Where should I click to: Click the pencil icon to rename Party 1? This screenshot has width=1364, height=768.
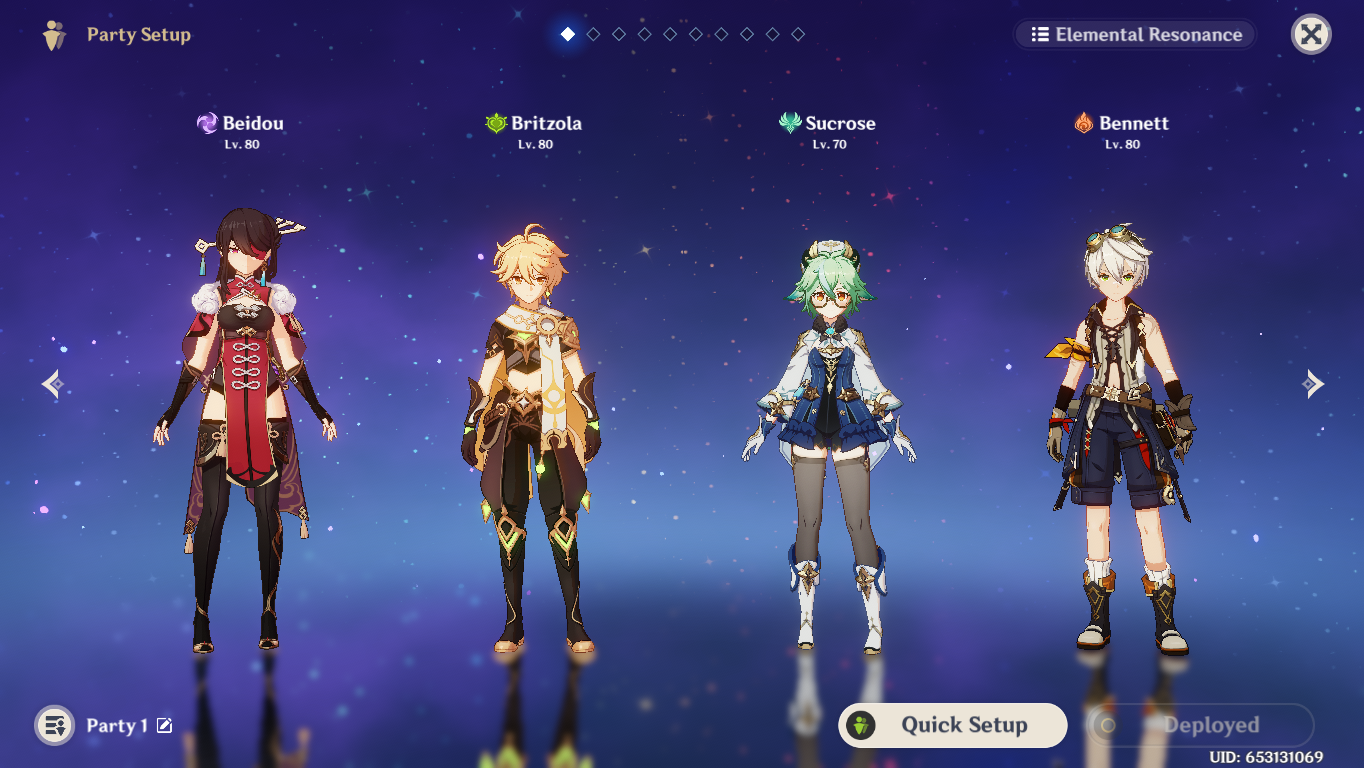165,726
